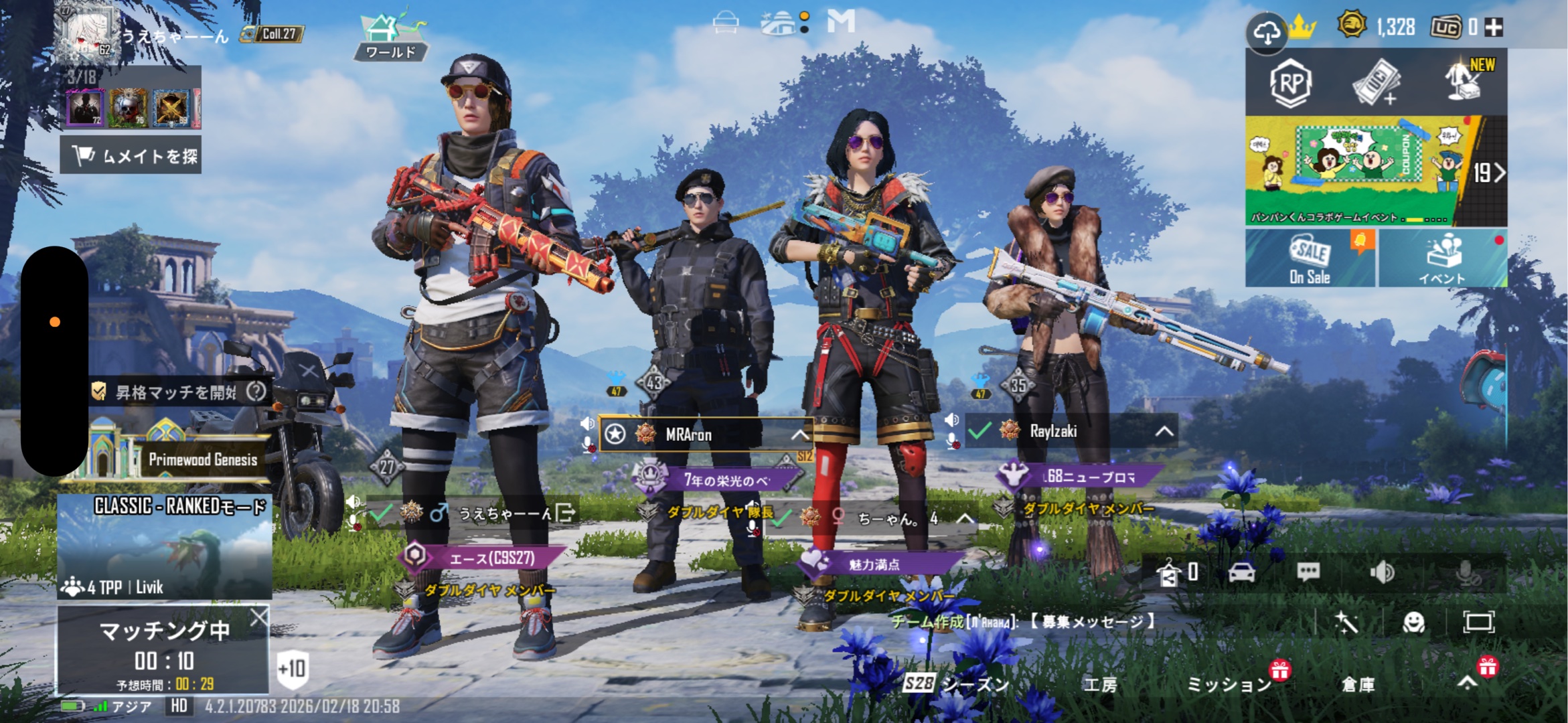This screenshot has width=1568, height=723.
Task: Cancel matchmaking with the X button
Action: pyautogui.click(x=258, y=617)
